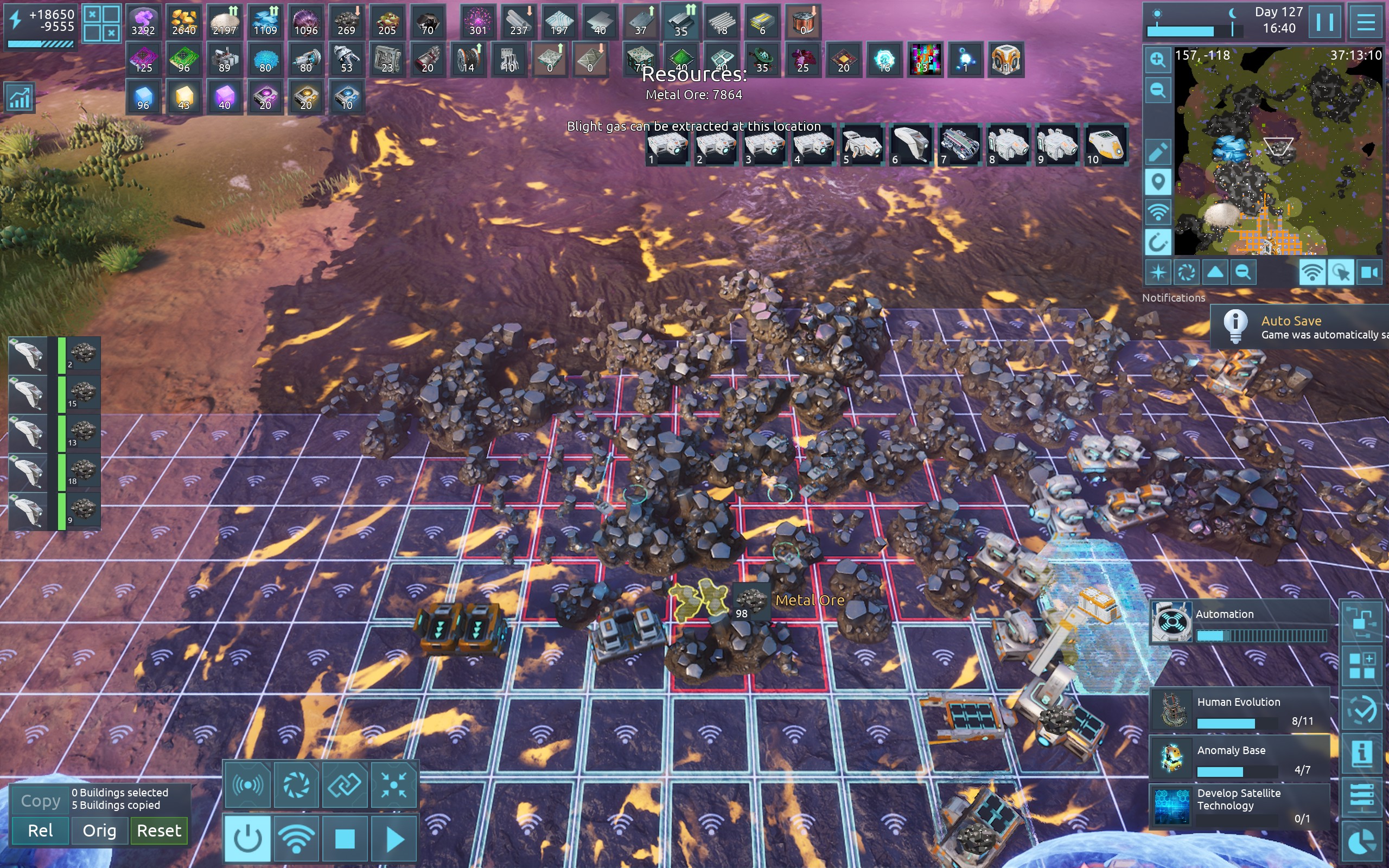Zoom in on the minimap
The image size is (1389, 868).
click(x=1157, y=60)
